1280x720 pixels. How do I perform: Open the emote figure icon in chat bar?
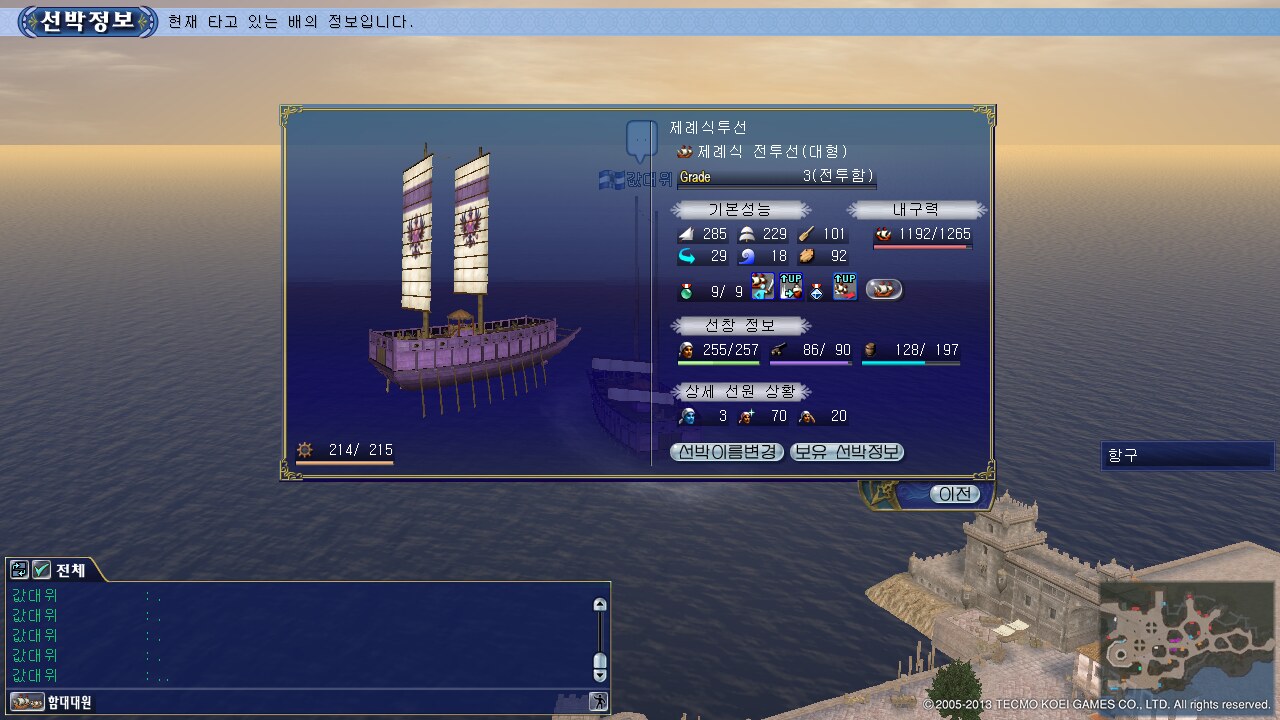(x=598, y=702)
